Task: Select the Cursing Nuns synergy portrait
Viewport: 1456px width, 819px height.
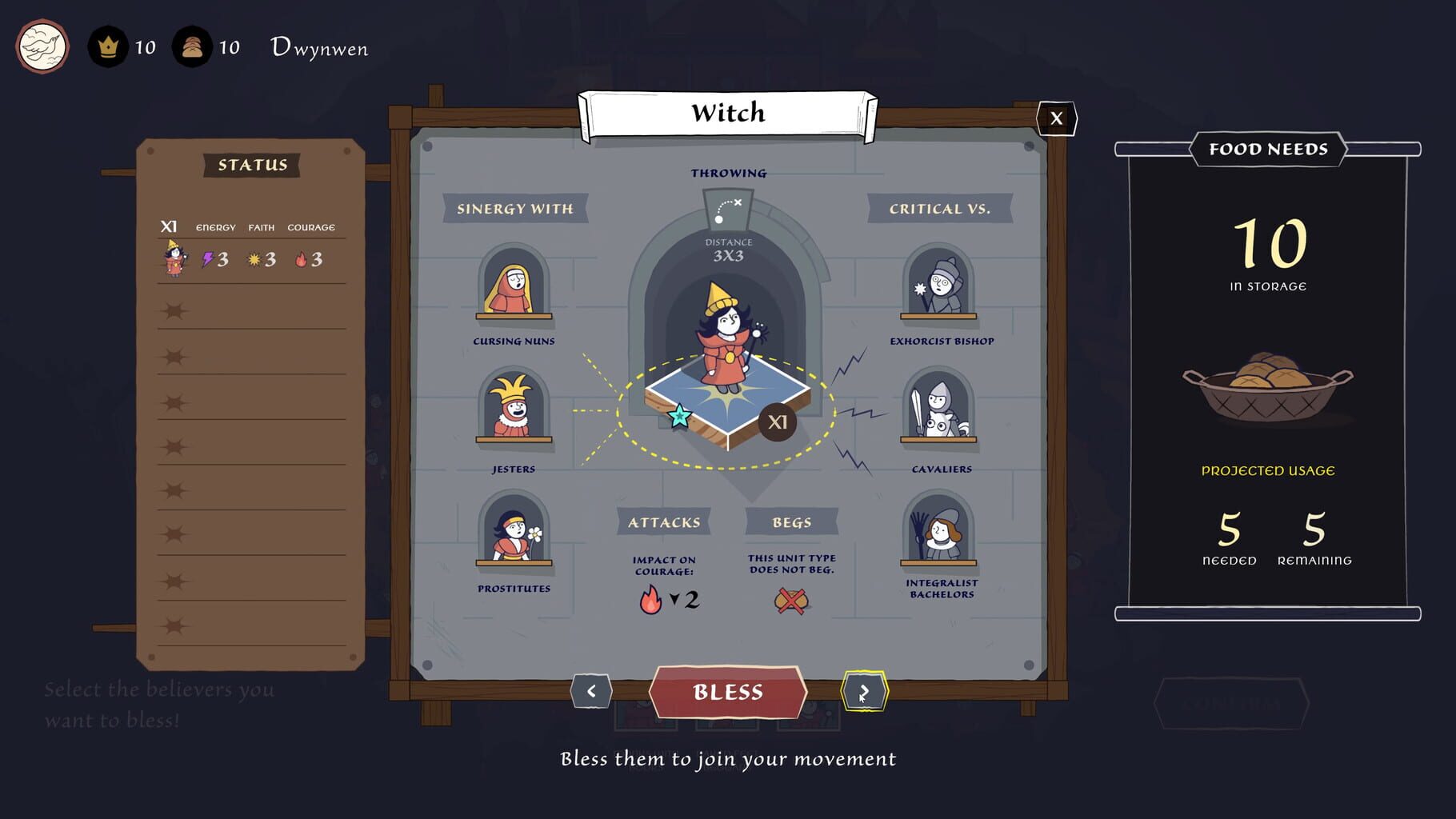Action: point(514,292)
